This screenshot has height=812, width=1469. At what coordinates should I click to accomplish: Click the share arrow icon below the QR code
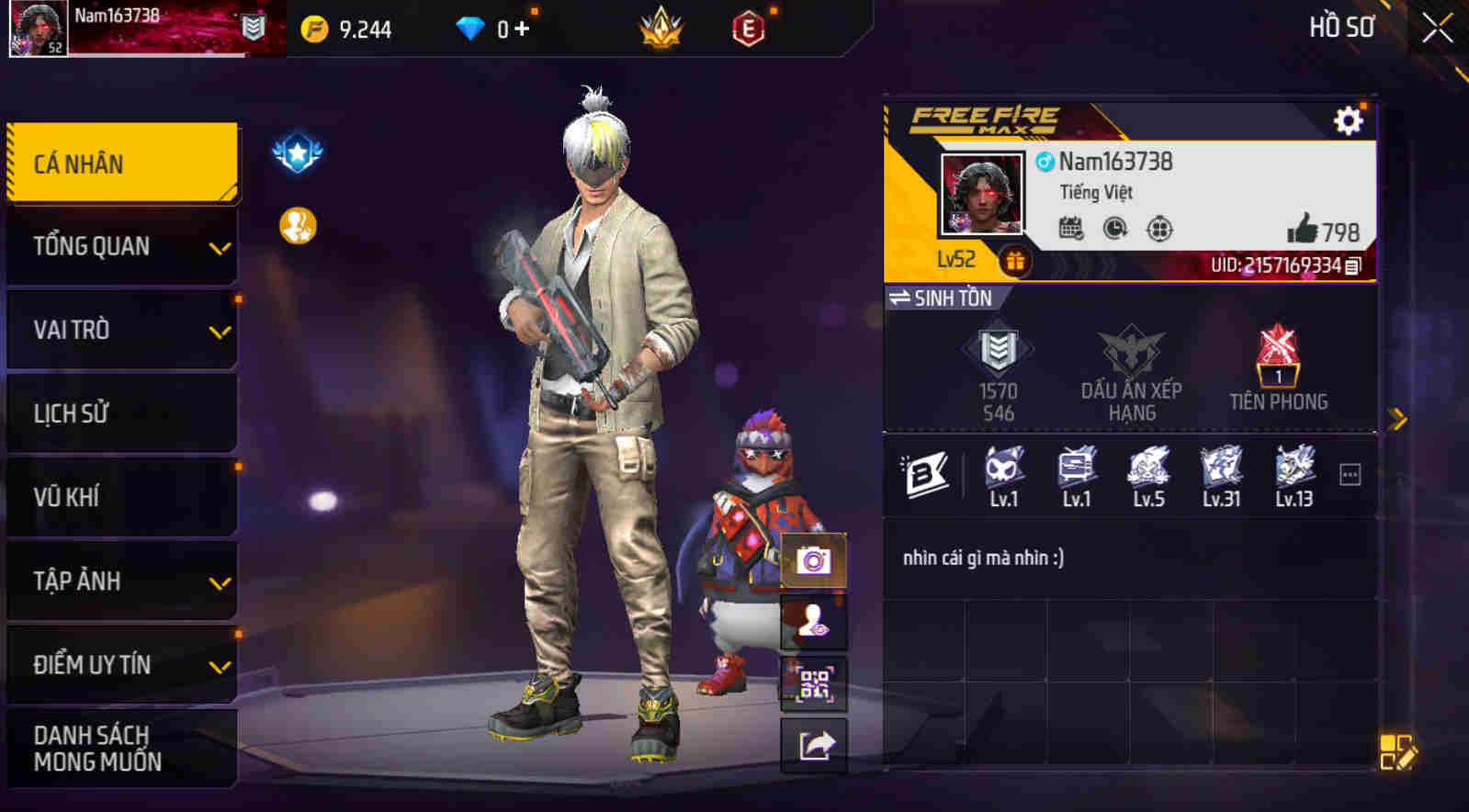tap(812, 744)
